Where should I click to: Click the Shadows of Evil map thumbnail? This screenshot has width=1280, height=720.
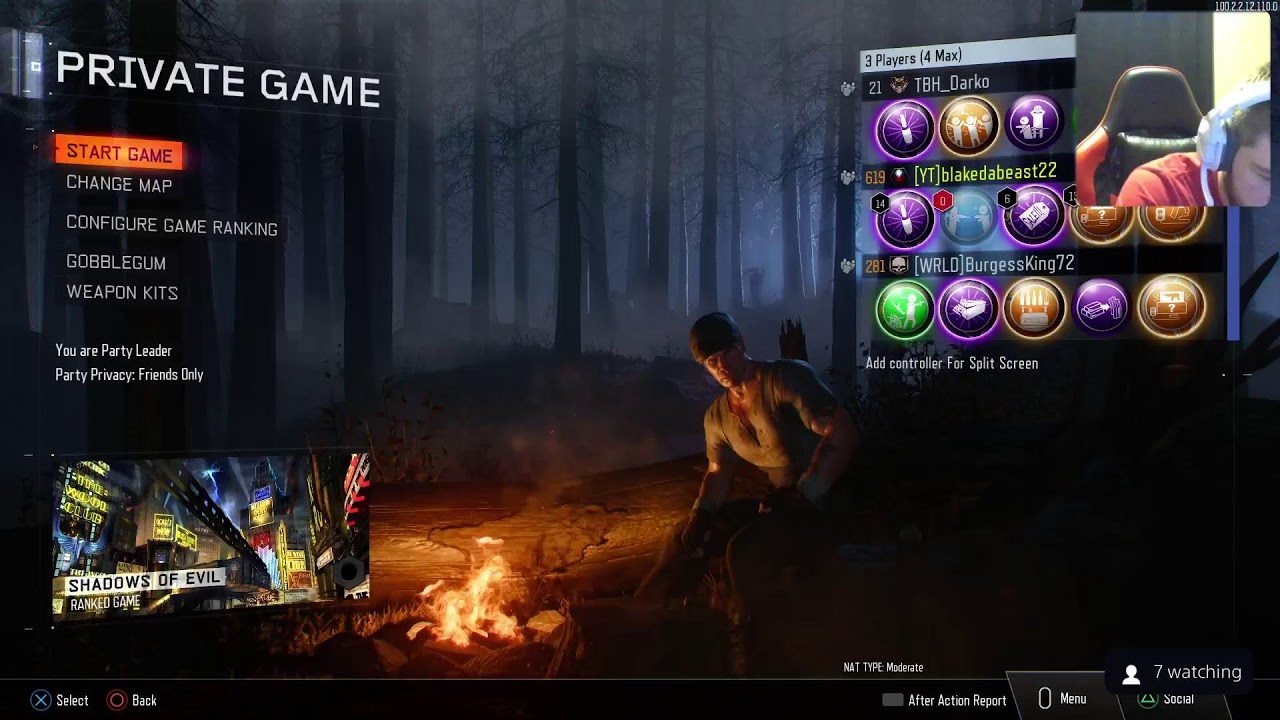[211, 535]
